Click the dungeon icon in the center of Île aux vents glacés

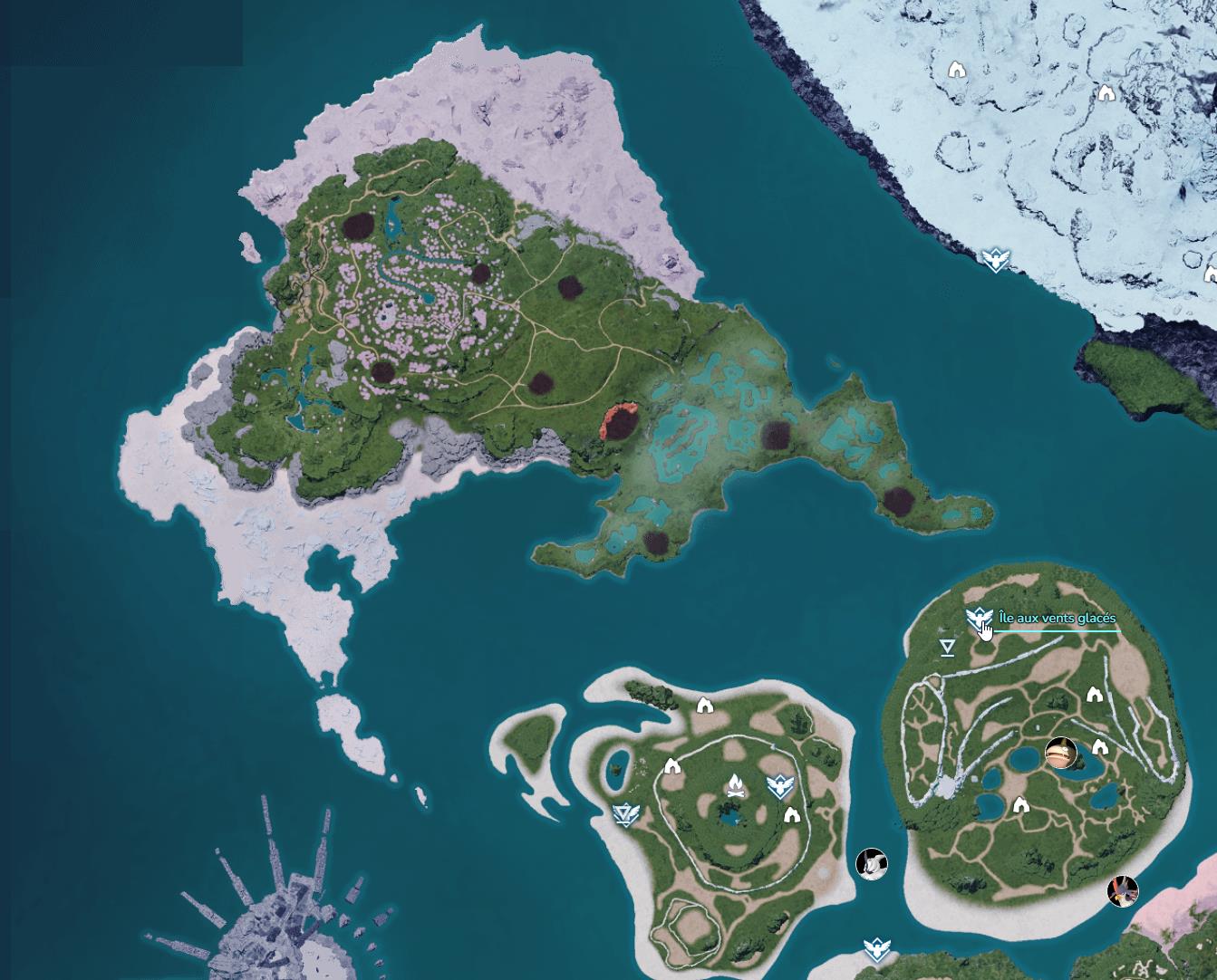1021,804
